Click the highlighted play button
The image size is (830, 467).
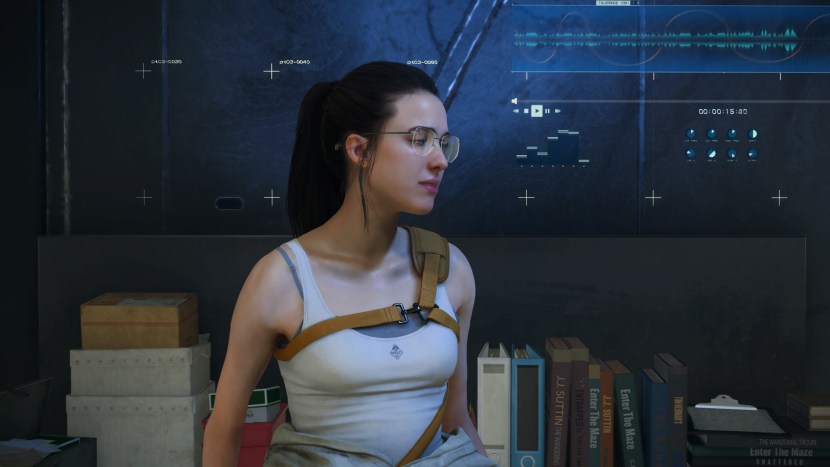pyautogui.click(x=537, y=111)
